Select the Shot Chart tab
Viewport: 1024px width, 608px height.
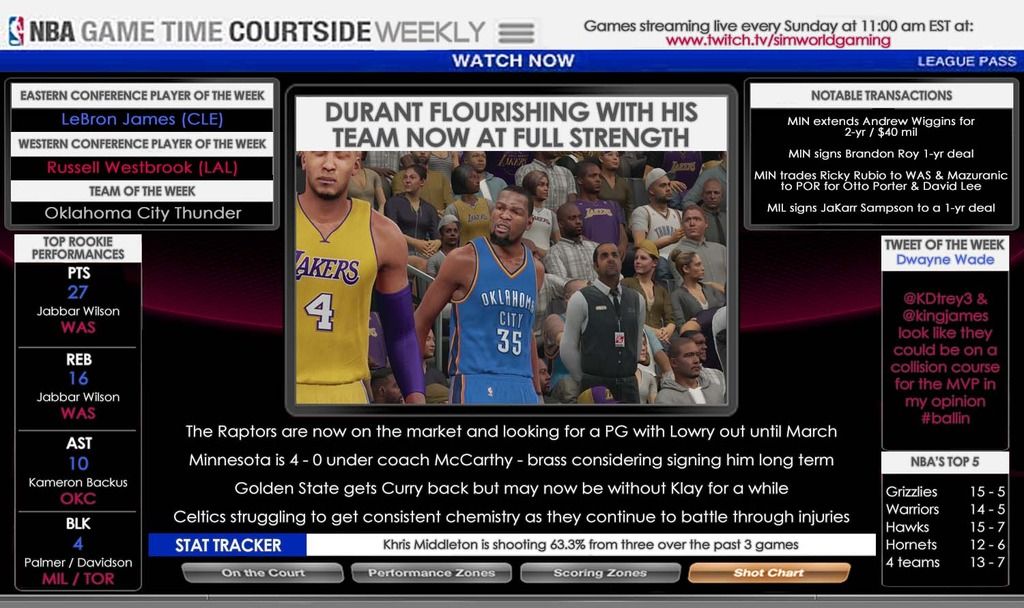(768, 573)
